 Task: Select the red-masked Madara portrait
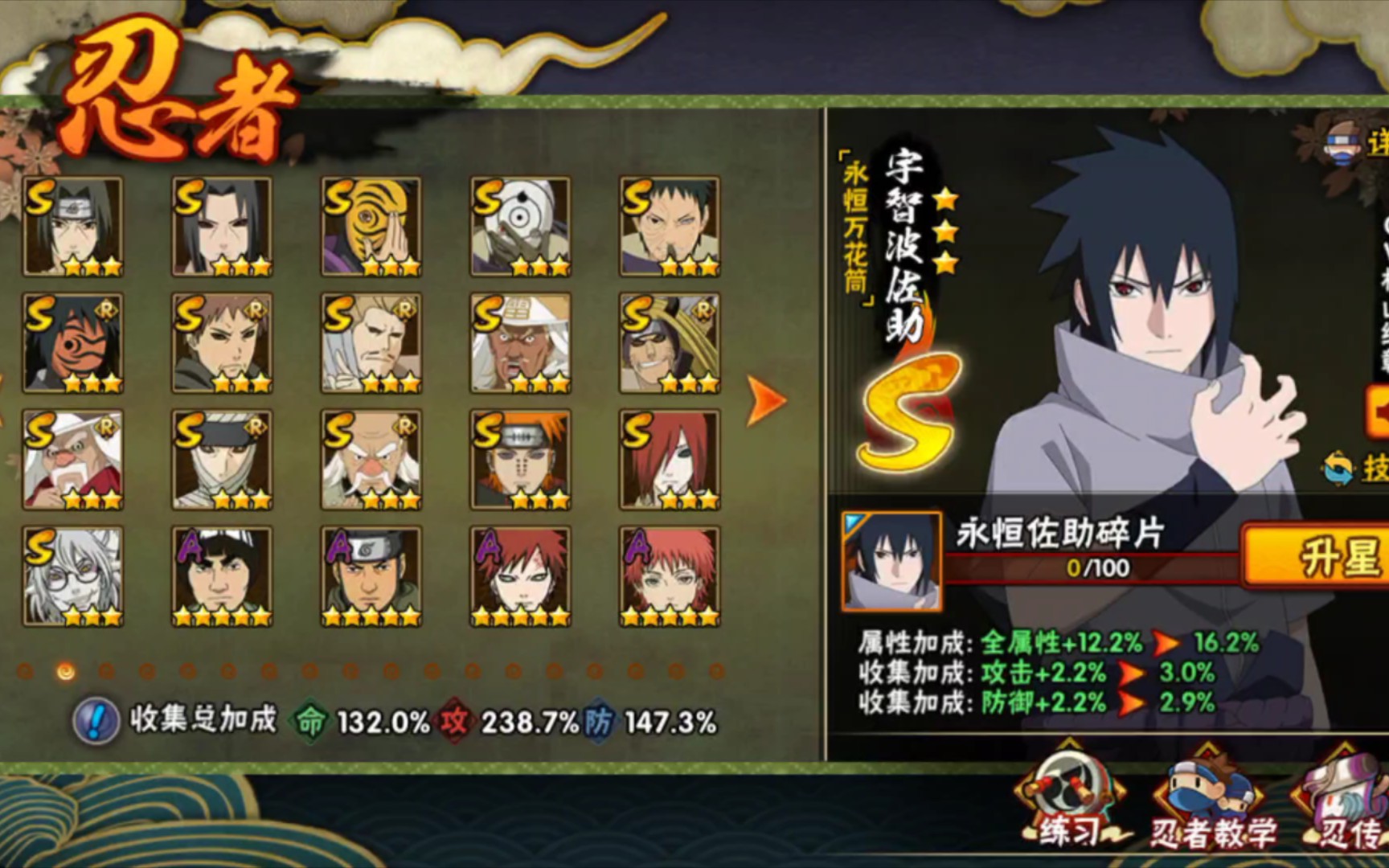point(72,342)
